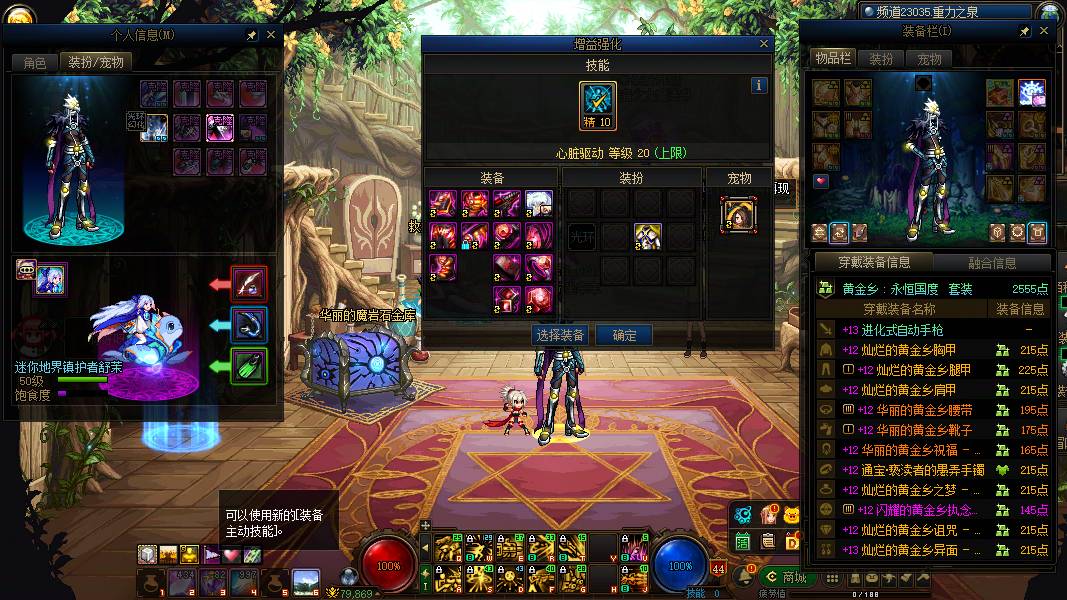Open the blue info button in buff window

pos(759,85)
